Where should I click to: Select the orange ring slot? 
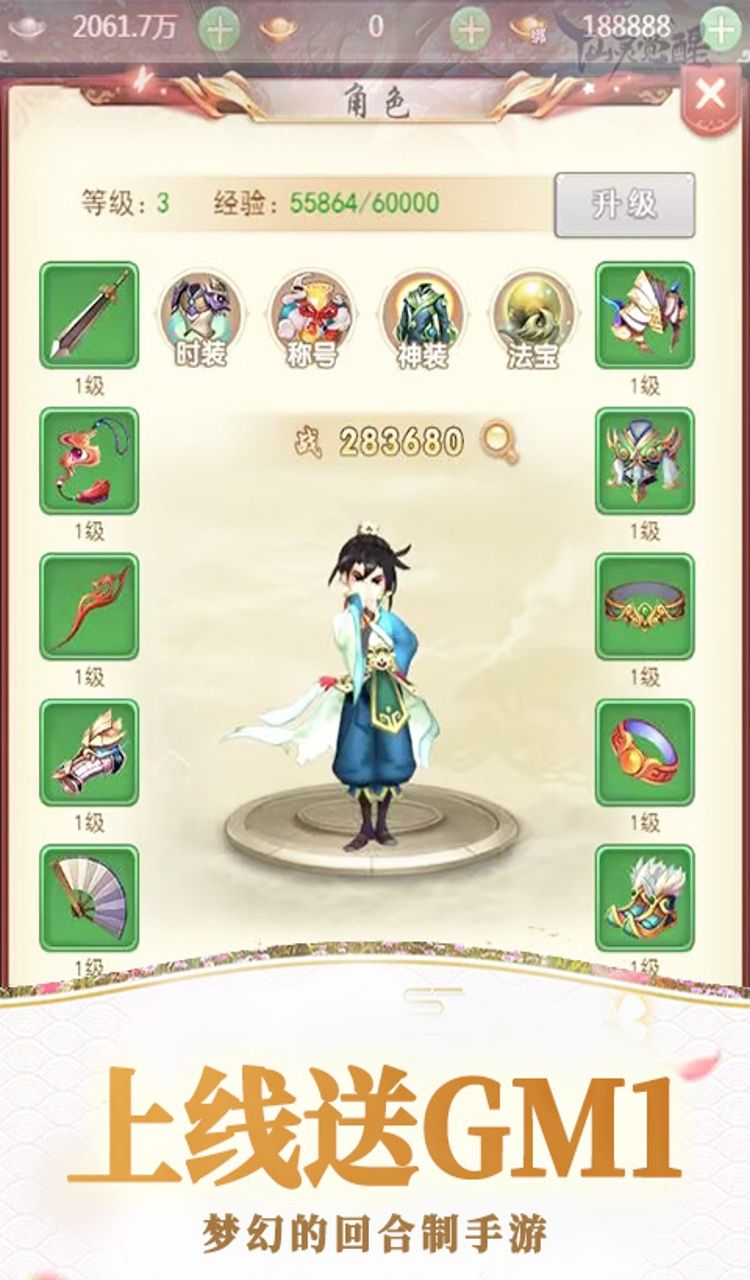[x=645, y=753]
